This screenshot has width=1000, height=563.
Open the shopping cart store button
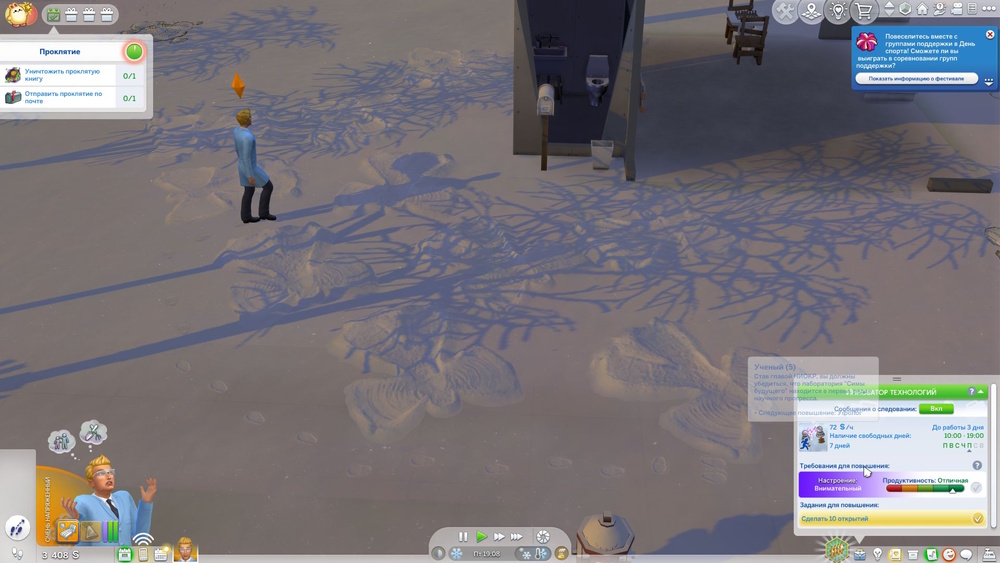[x=864, y=11]
